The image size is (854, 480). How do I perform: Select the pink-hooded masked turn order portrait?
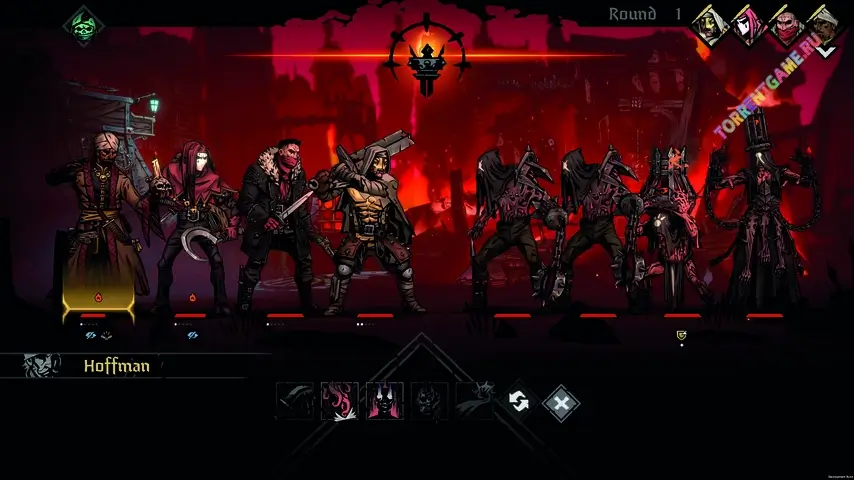click(748, 25)
